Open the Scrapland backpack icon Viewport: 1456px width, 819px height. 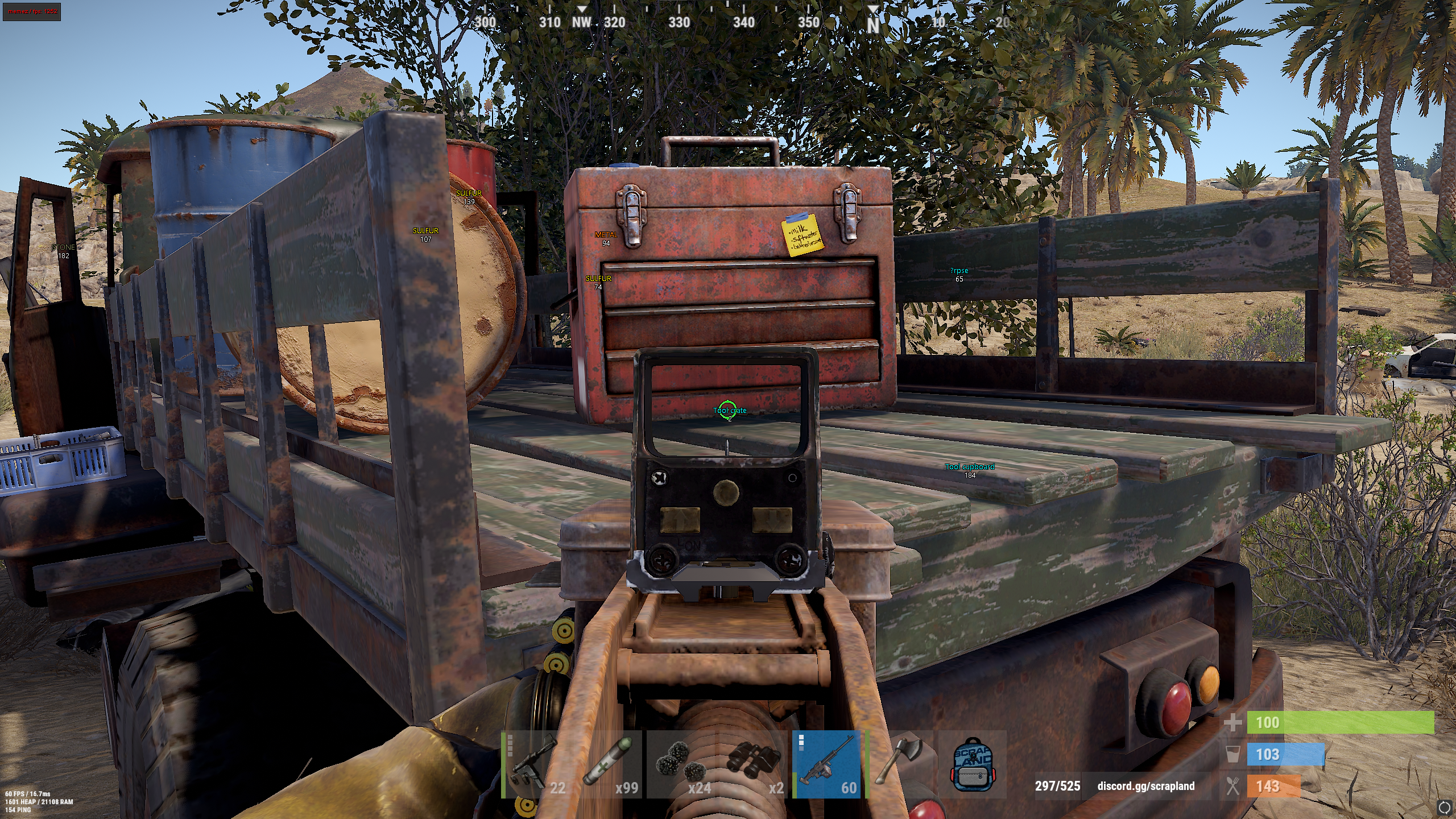click(x=972, y=764)
